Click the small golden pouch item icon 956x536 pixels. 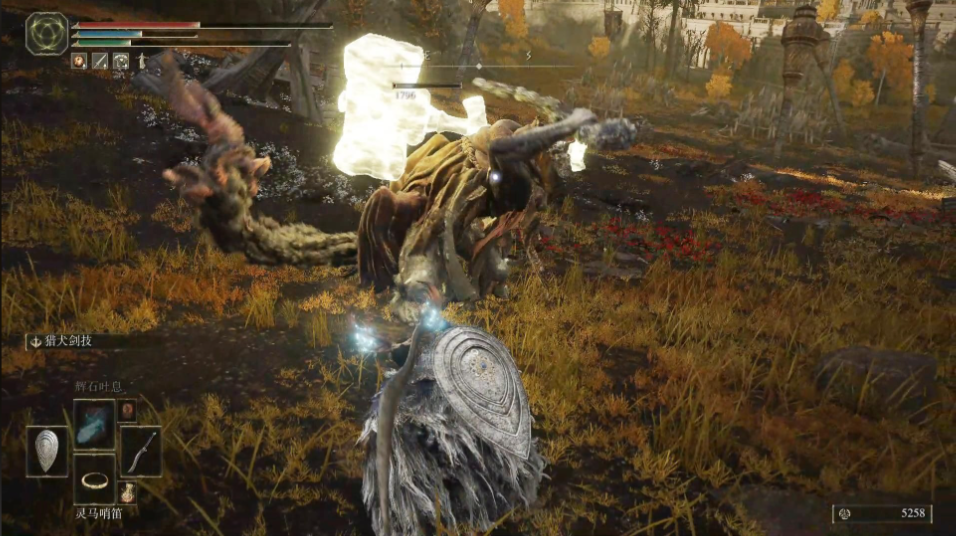point(127,492)
